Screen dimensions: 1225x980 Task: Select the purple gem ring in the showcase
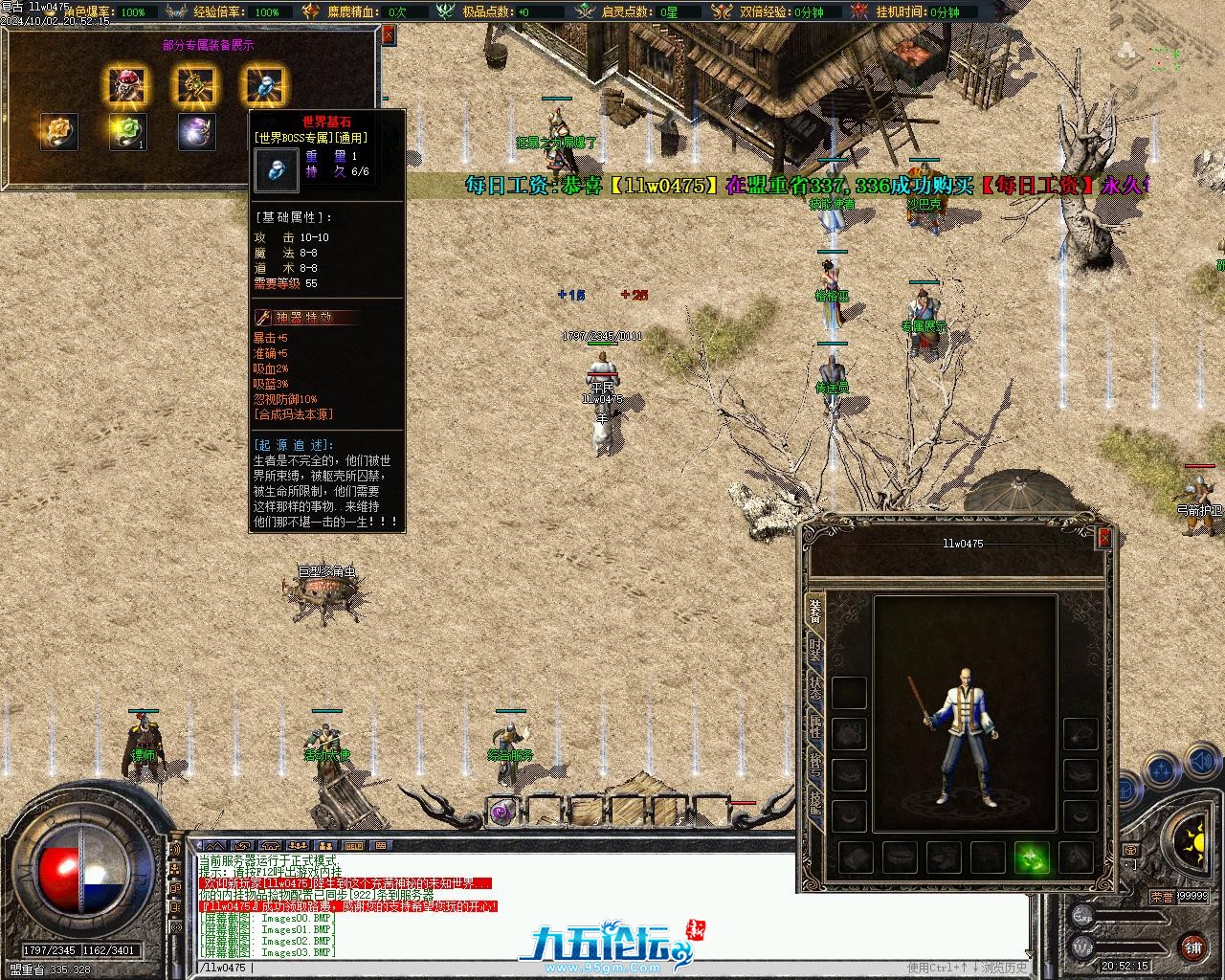click(196, 132)
